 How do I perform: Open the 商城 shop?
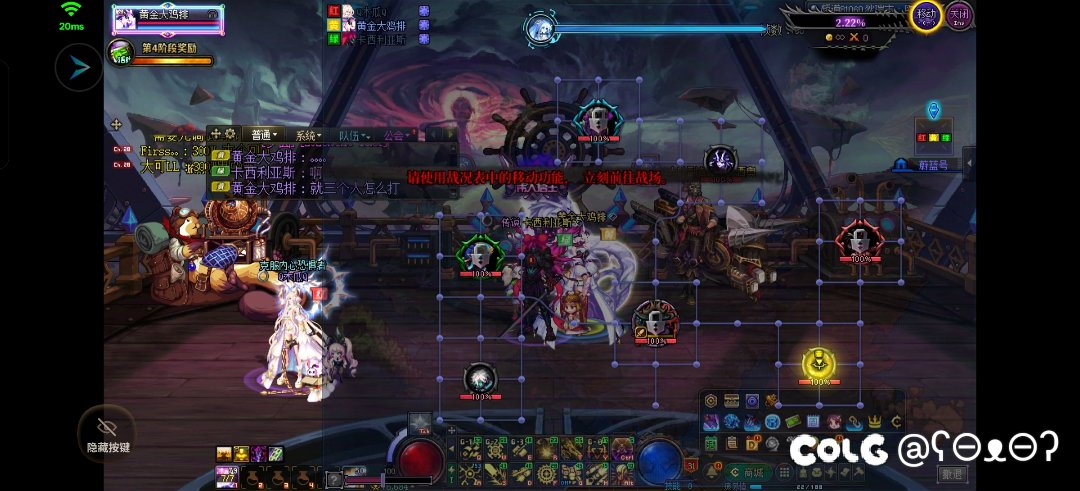[744, 472]
